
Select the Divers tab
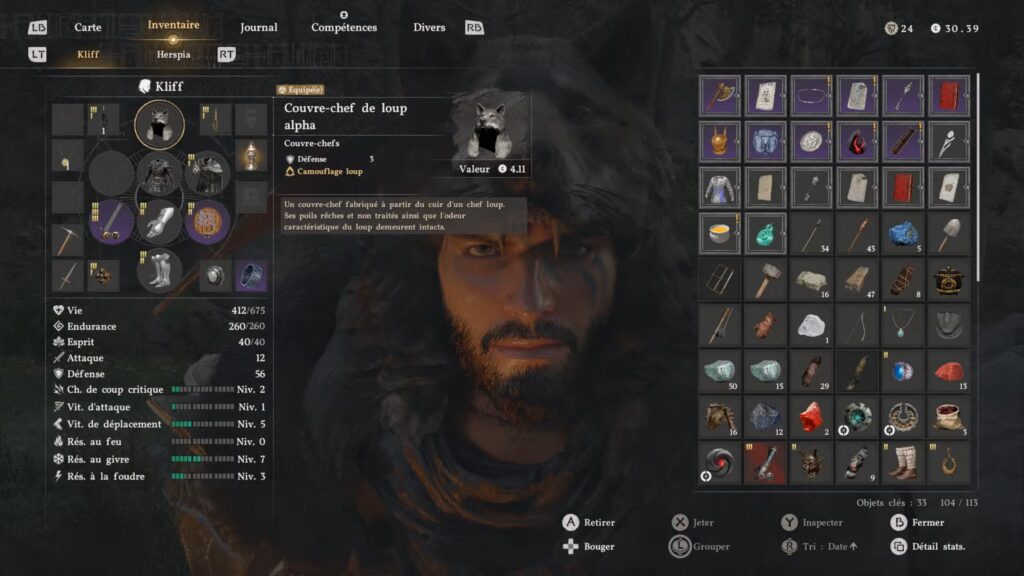(x=429, y=27)
